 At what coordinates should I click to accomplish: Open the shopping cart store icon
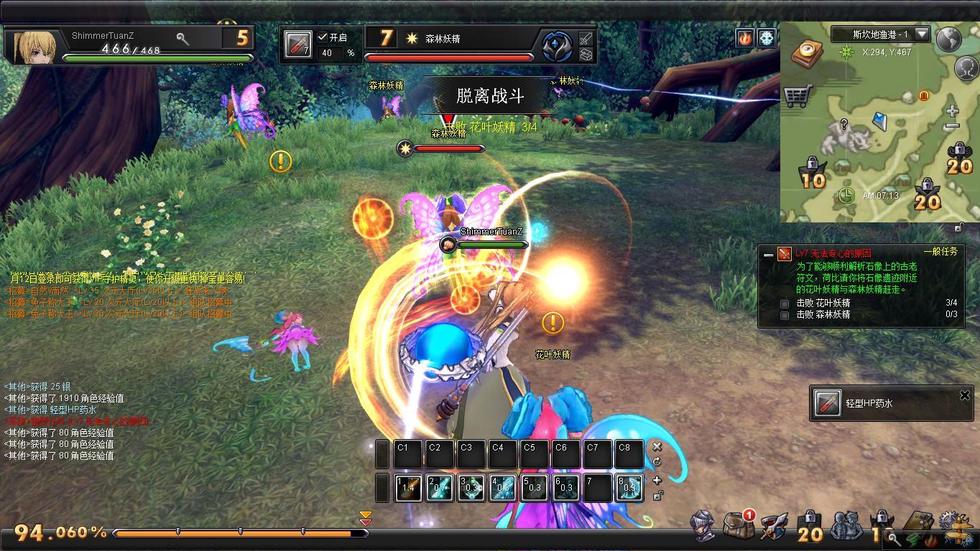797,96
